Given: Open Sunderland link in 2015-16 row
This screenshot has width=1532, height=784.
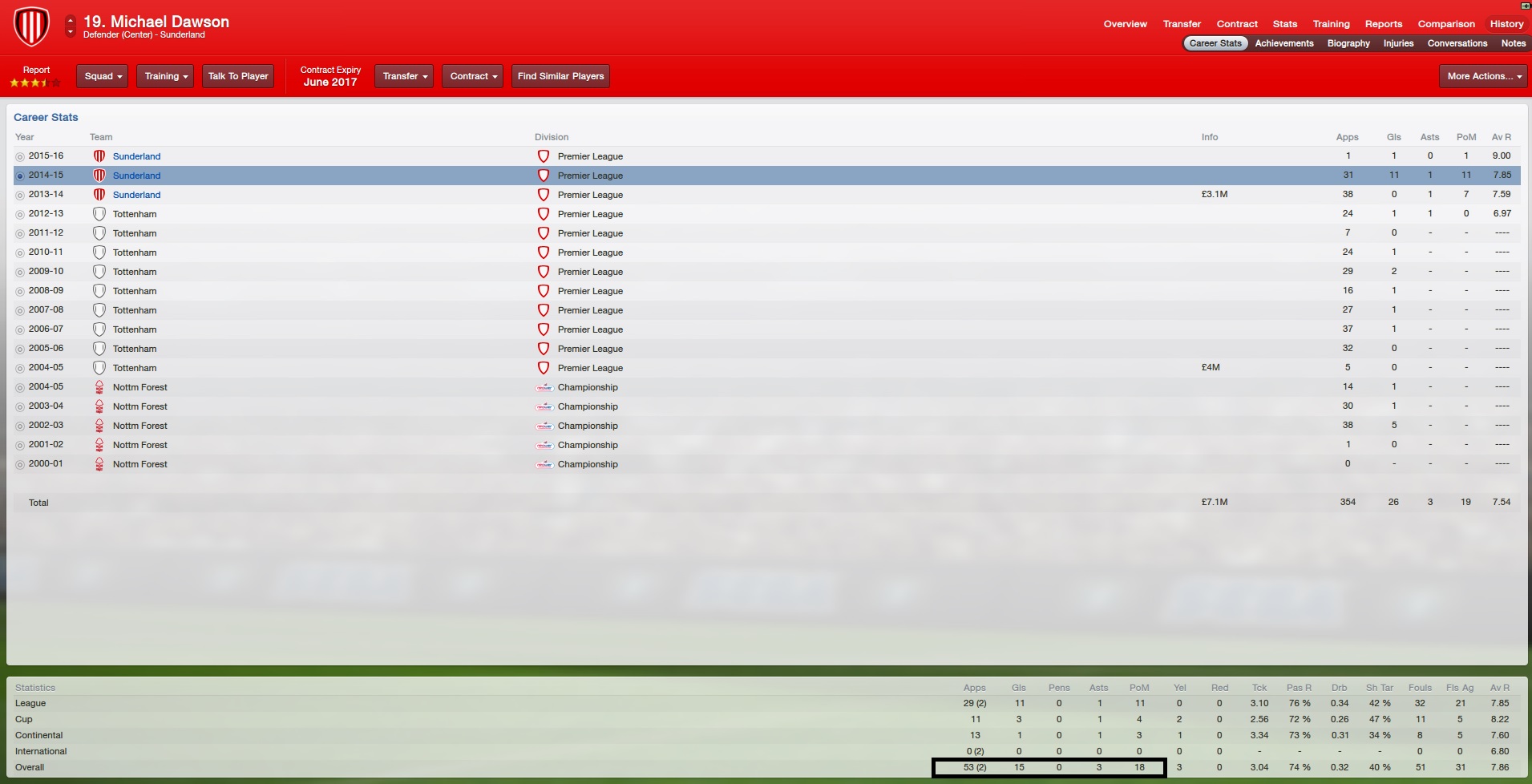Looking at the screenshot, I should tap(136, 156).
